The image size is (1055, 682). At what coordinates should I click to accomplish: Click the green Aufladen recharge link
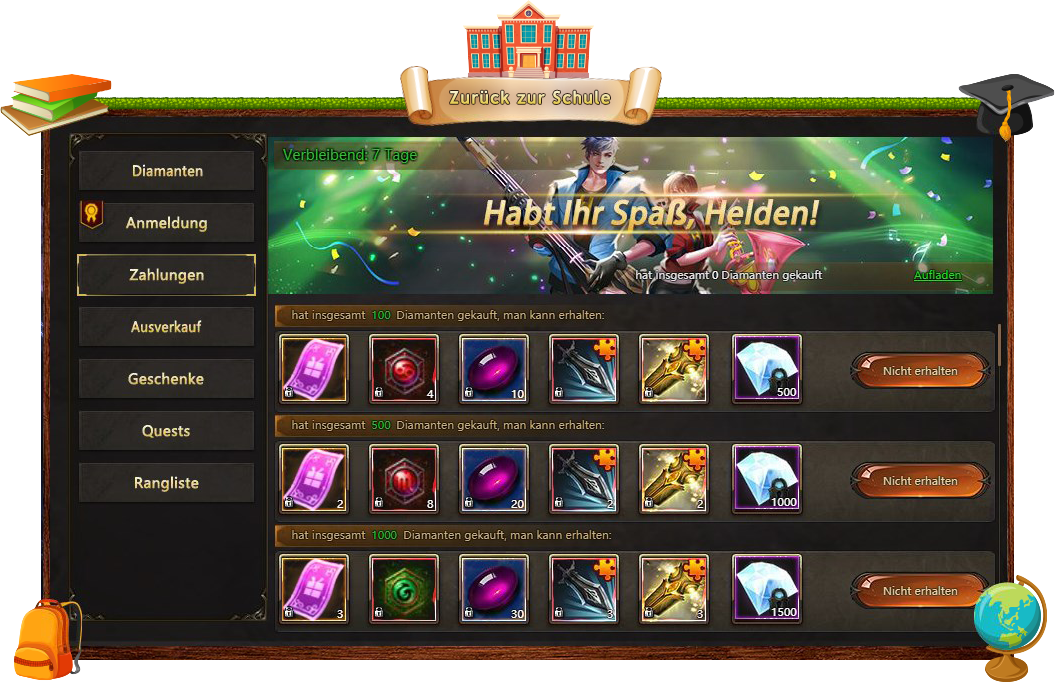[937, 275]
